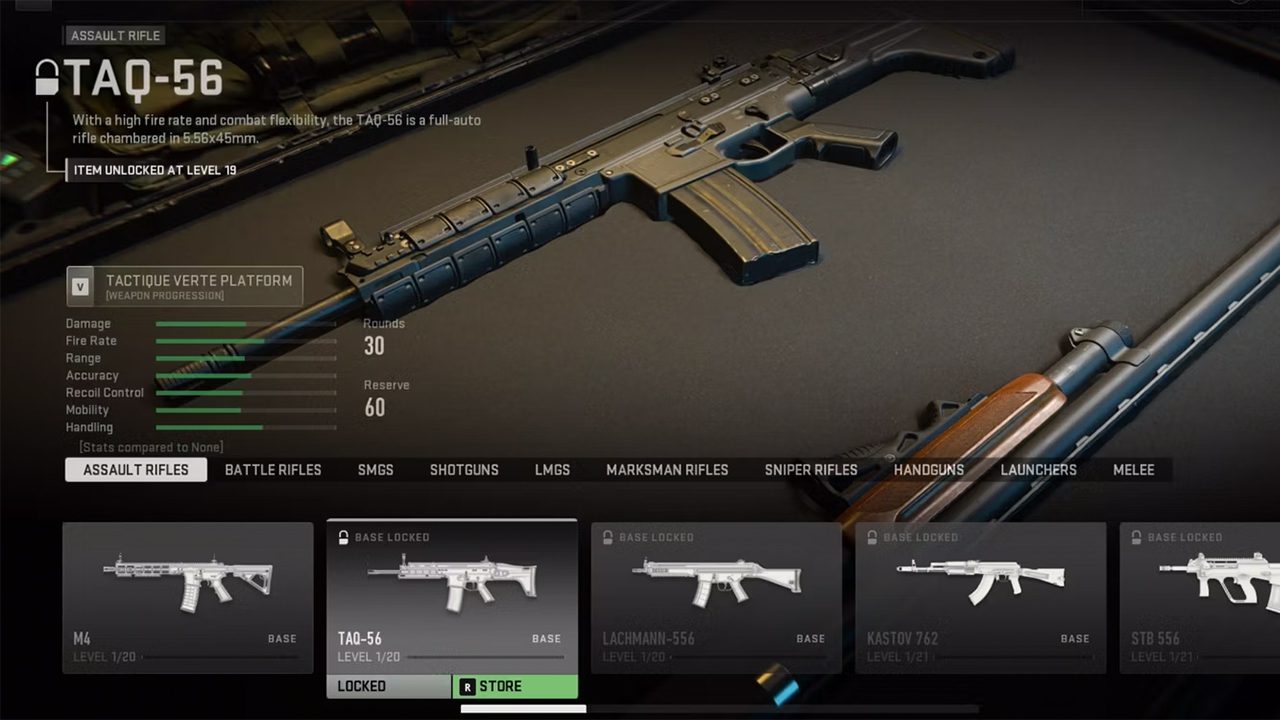Show the Shotguns category
Screen dimensions: 1280x720
coord(464,470)
